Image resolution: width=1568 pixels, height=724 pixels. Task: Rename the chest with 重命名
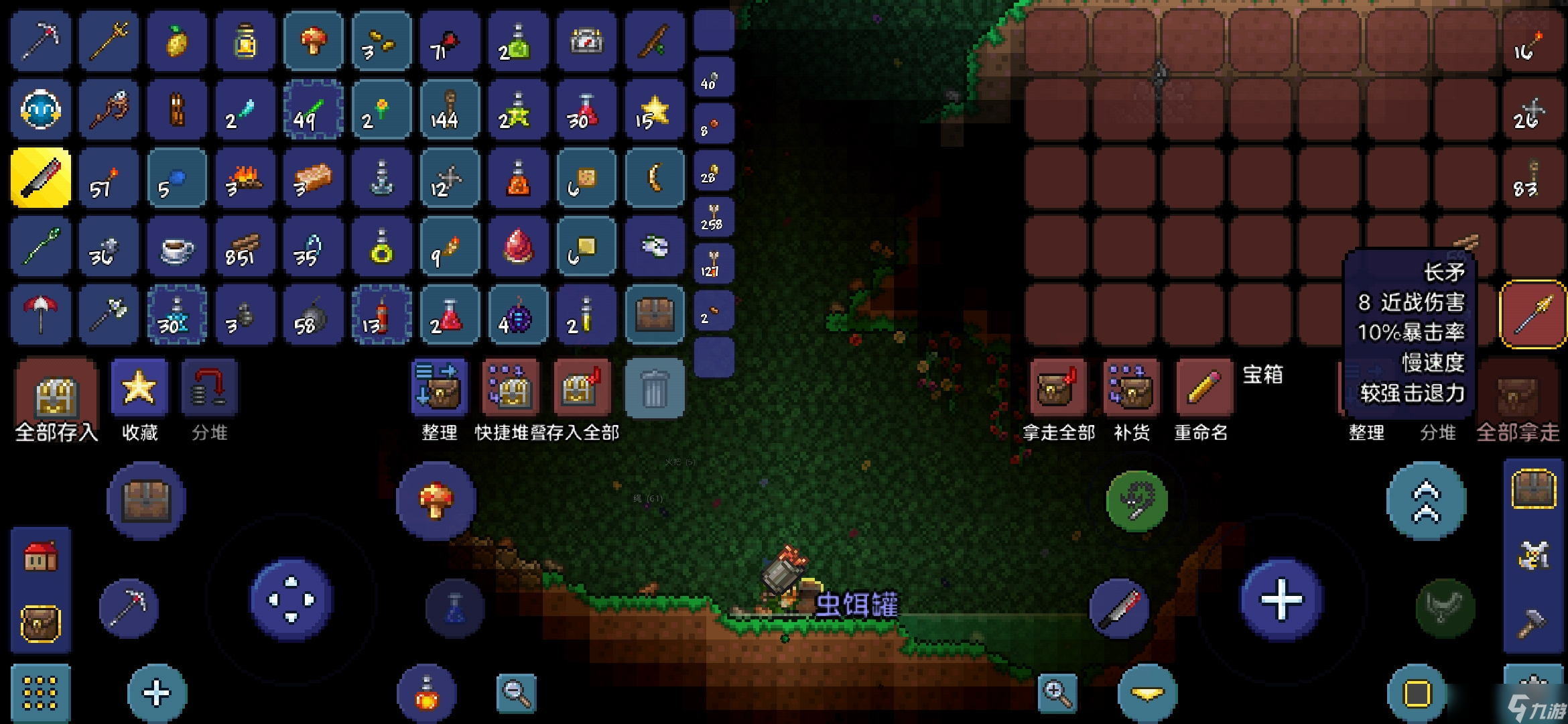pyautogui.click(x=1203, y=389)
